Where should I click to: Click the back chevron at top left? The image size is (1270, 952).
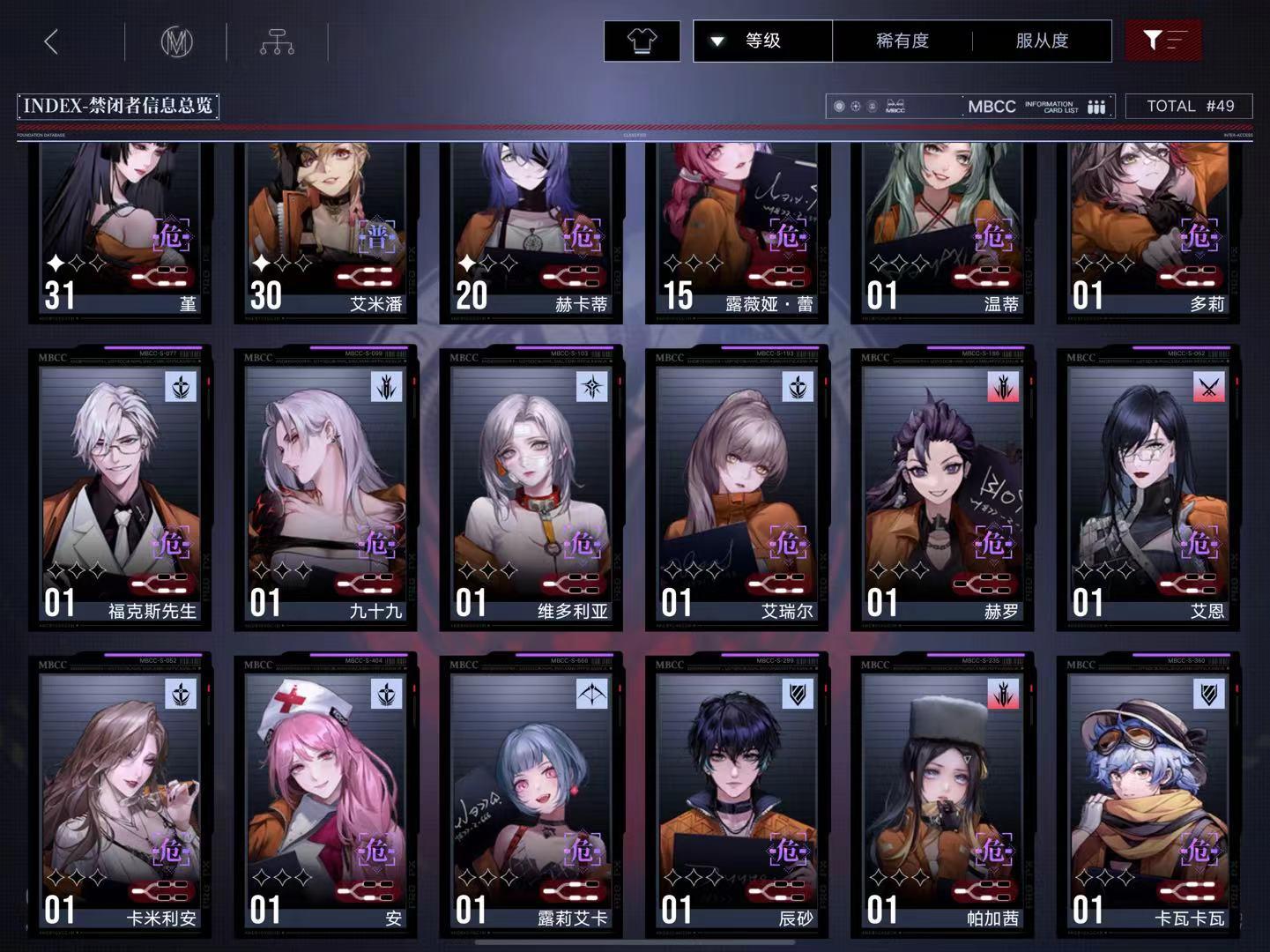tap(50, 41)
